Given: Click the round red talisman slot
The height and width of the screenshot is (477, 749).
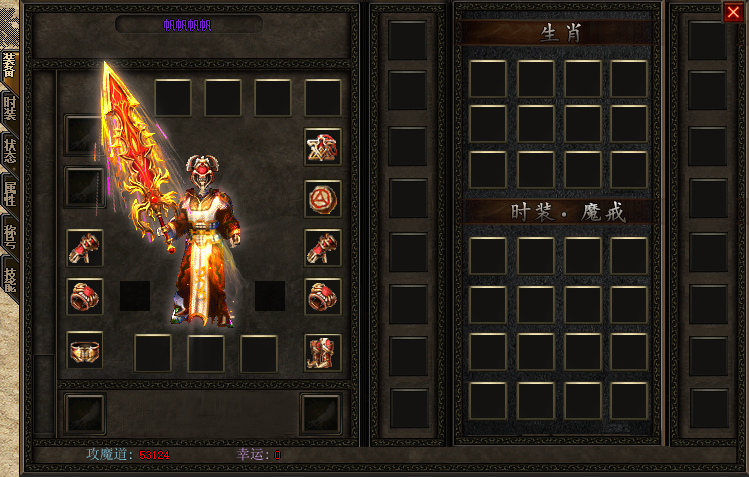Looking at the screenshot, I should click(322, 197).
